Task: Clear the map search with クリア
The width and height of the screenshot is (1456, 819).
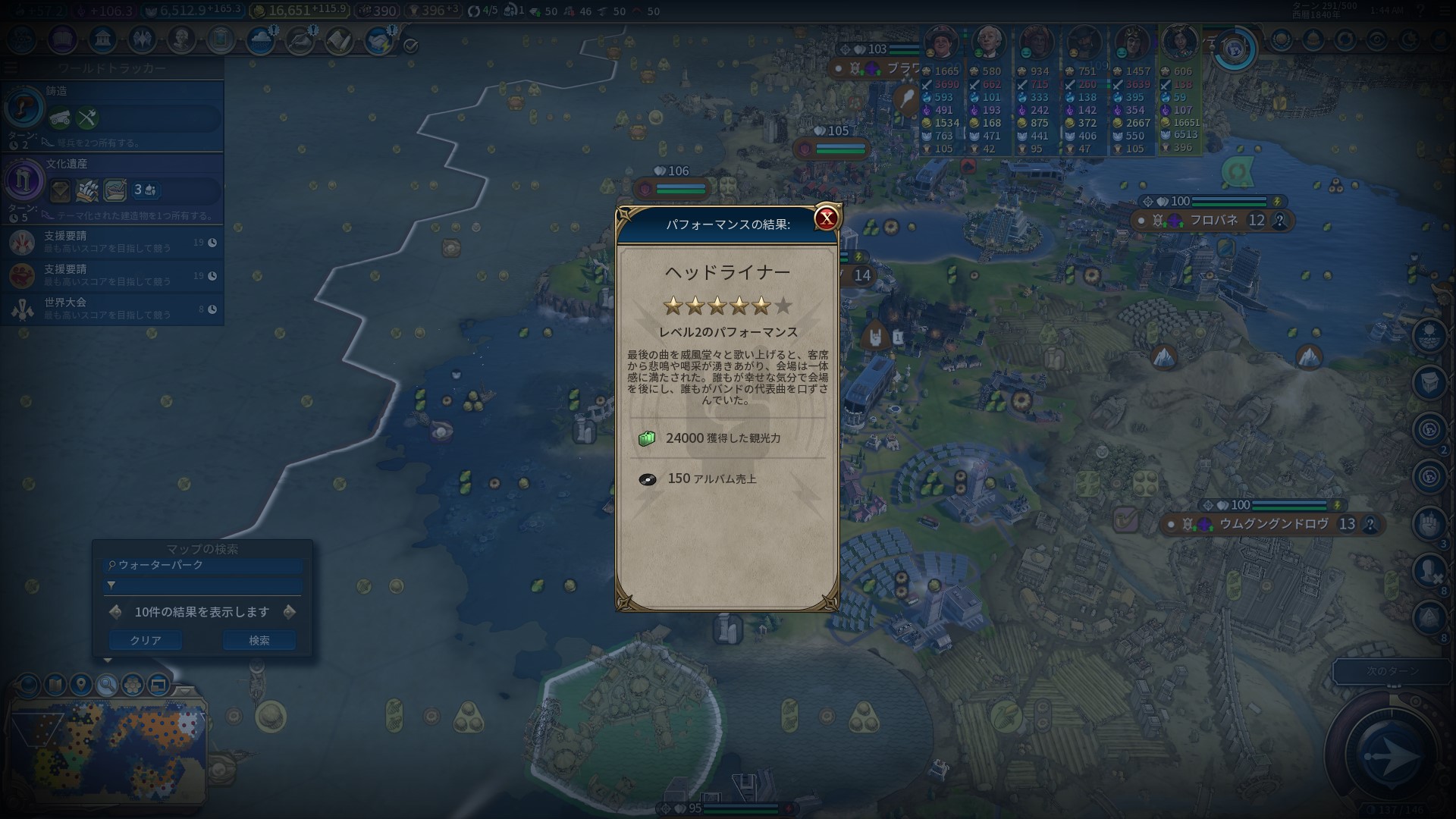Action: [145, 641]
